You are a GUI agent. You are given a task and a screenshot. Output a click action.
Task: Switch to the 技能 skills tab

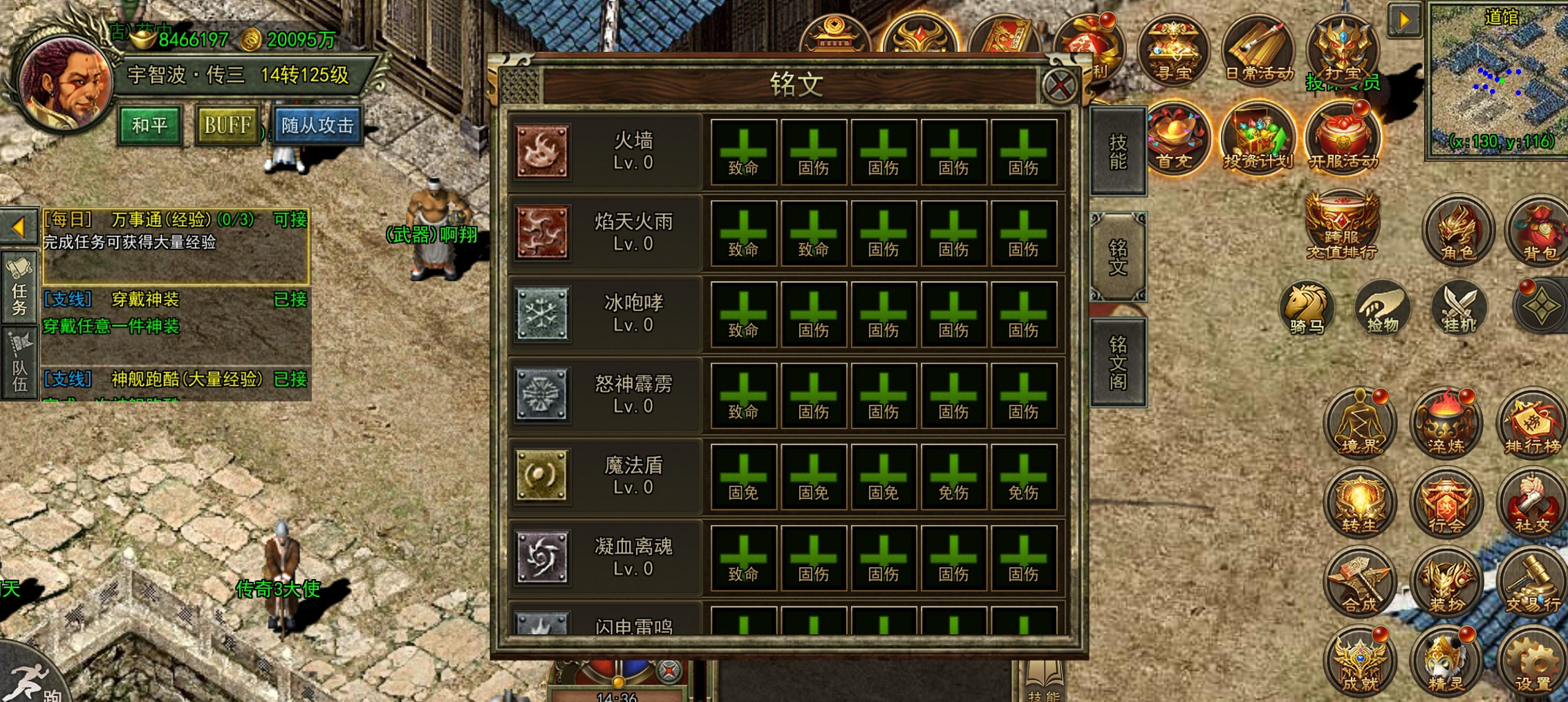(x=1117, y=153)
